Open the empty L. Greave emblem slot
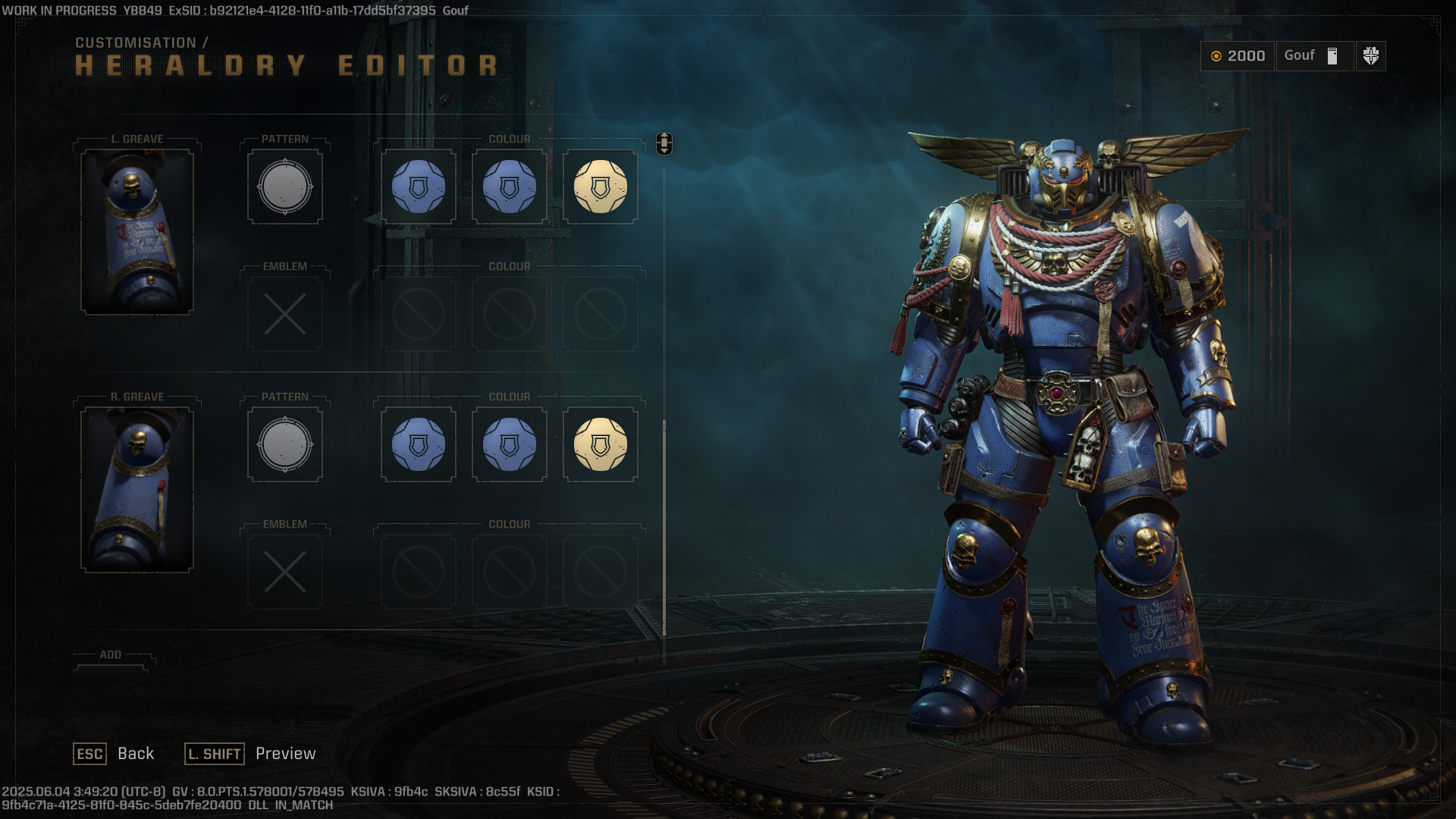 [x=285, y=314]
